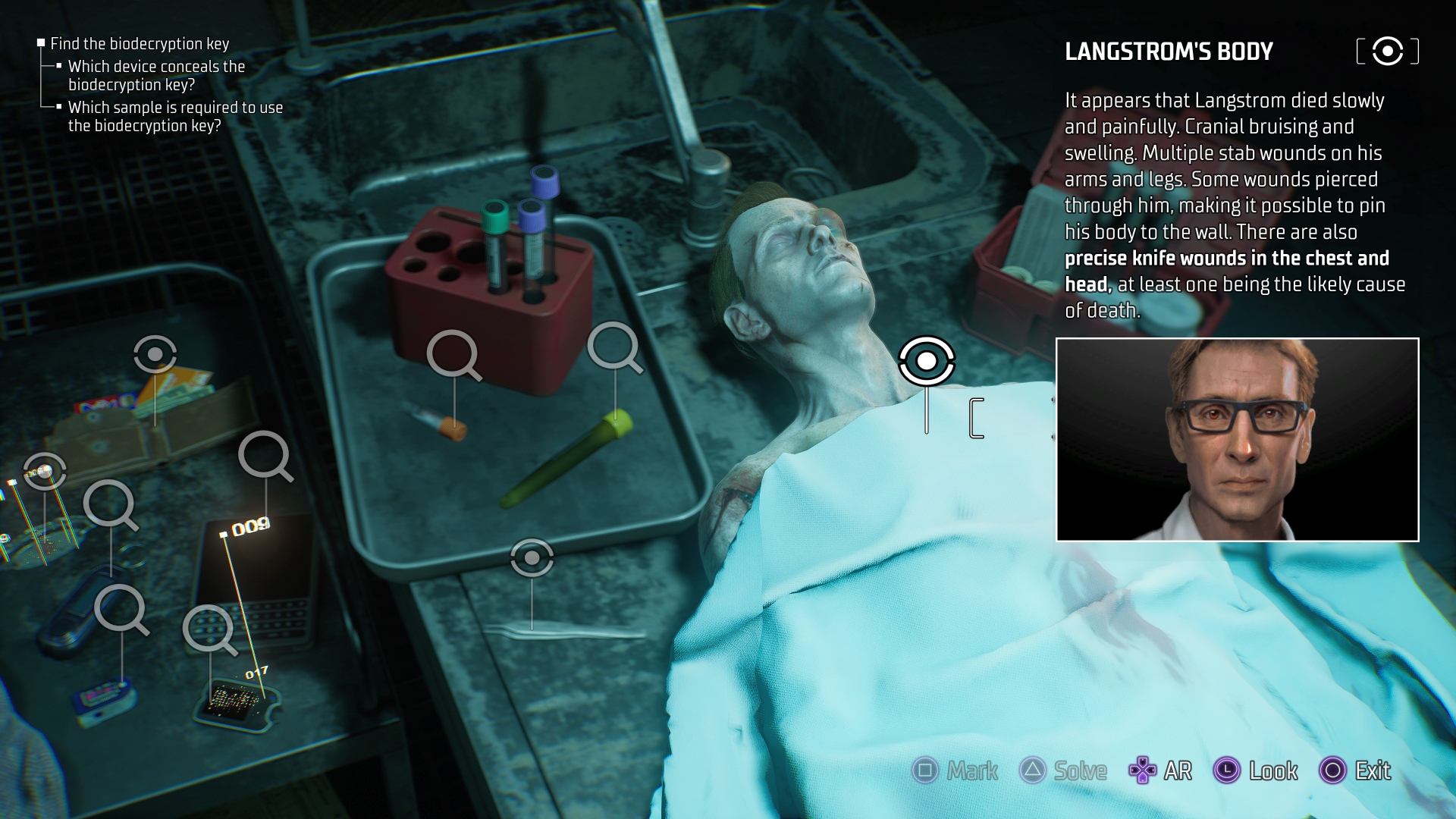Examine the magnifier marker above the green tube
This screenshot has width=1456, height=819.
click(x=613, y=346)
